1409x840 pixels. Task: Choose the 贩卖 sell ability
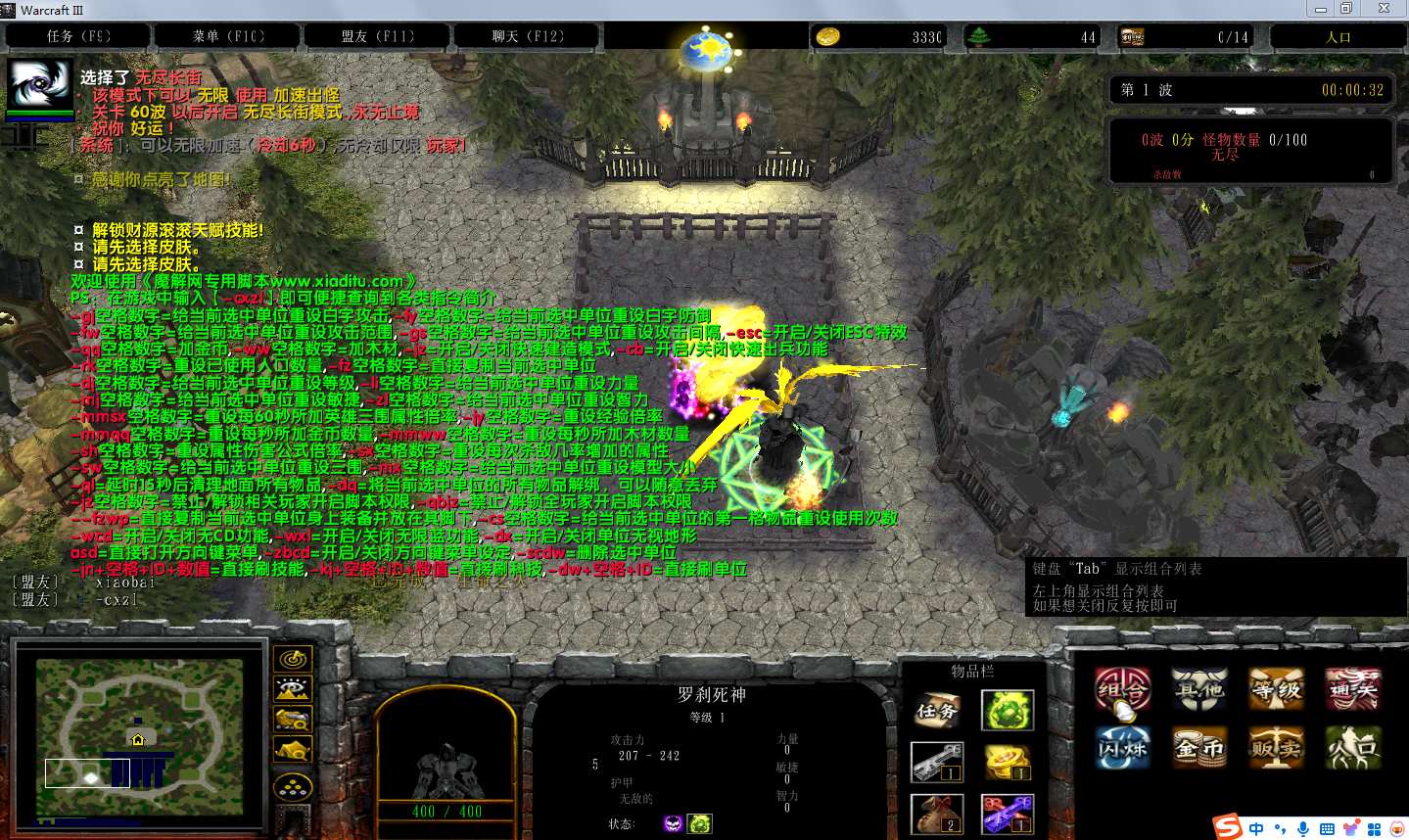click(x=1276, y=749)
